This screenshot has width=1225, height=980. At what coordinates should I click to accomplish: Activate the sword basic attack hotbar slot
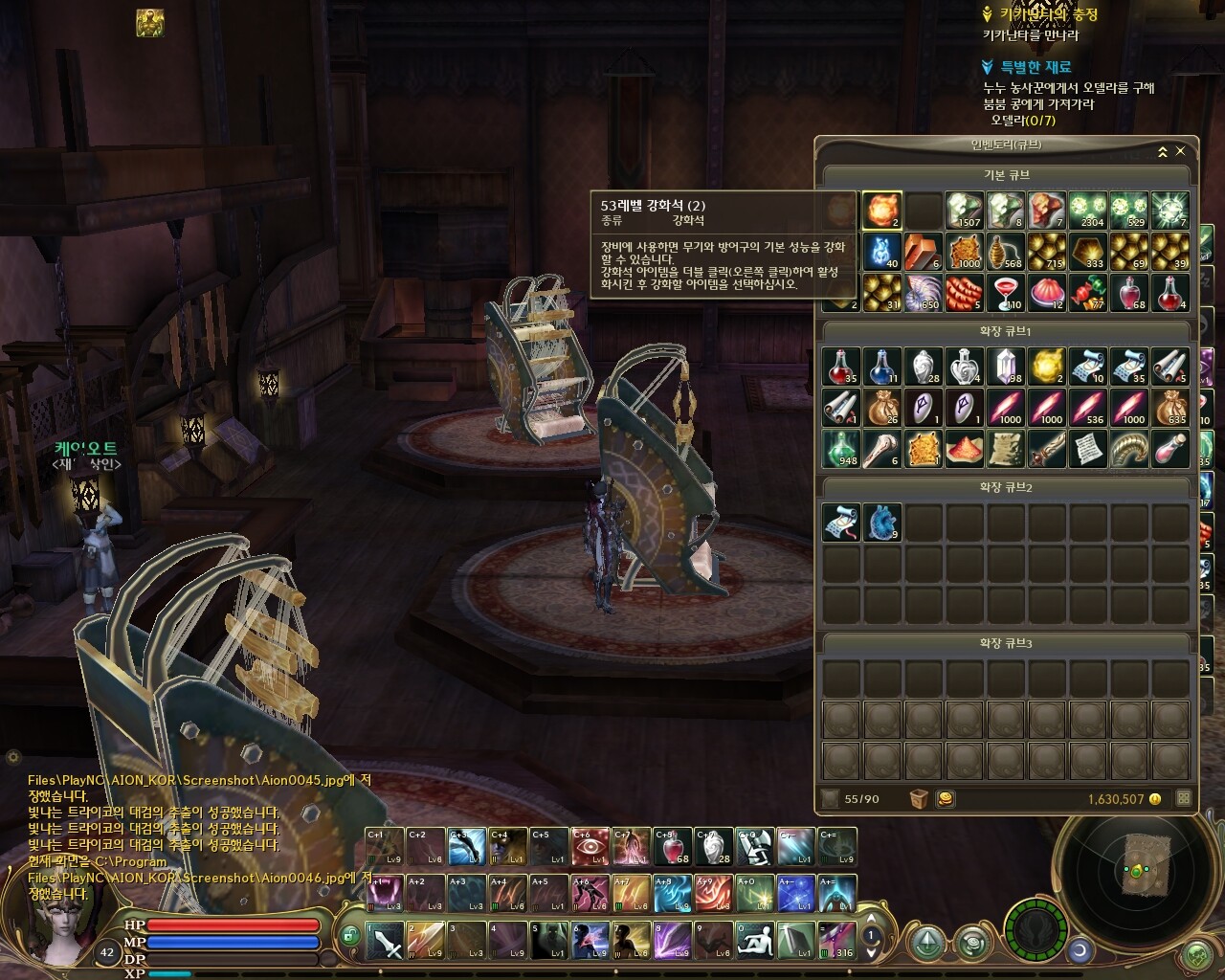click(x=385, y=940)
